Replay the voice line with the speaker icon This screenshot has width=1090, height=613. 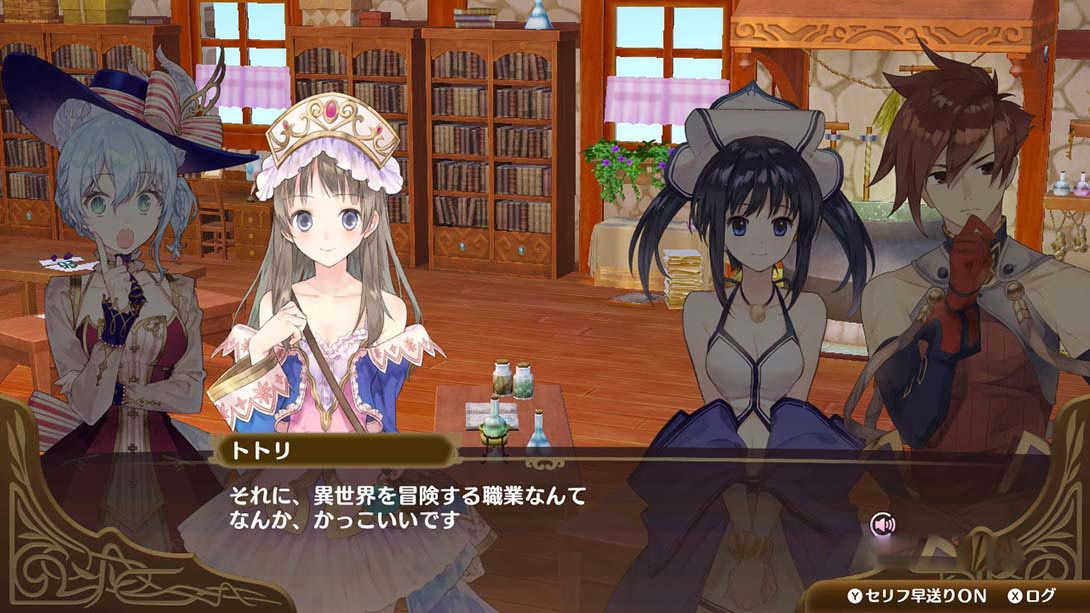coord(882,523)
